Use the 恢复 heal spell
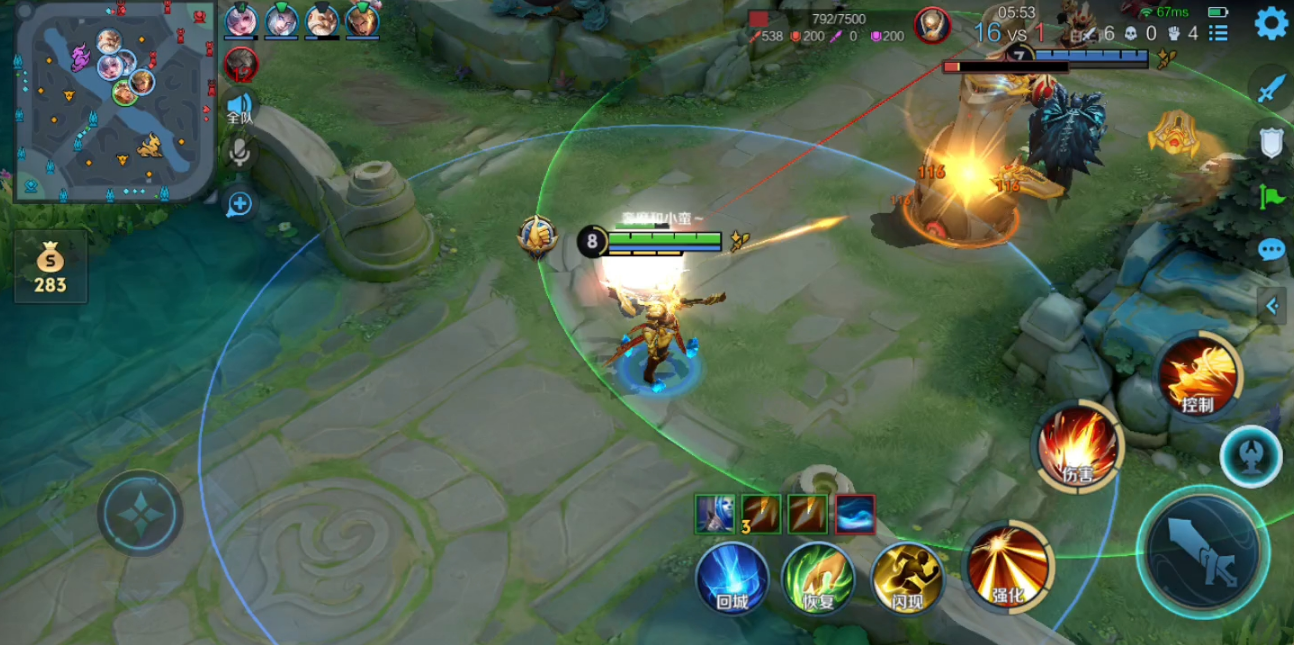 click(818, 579)
